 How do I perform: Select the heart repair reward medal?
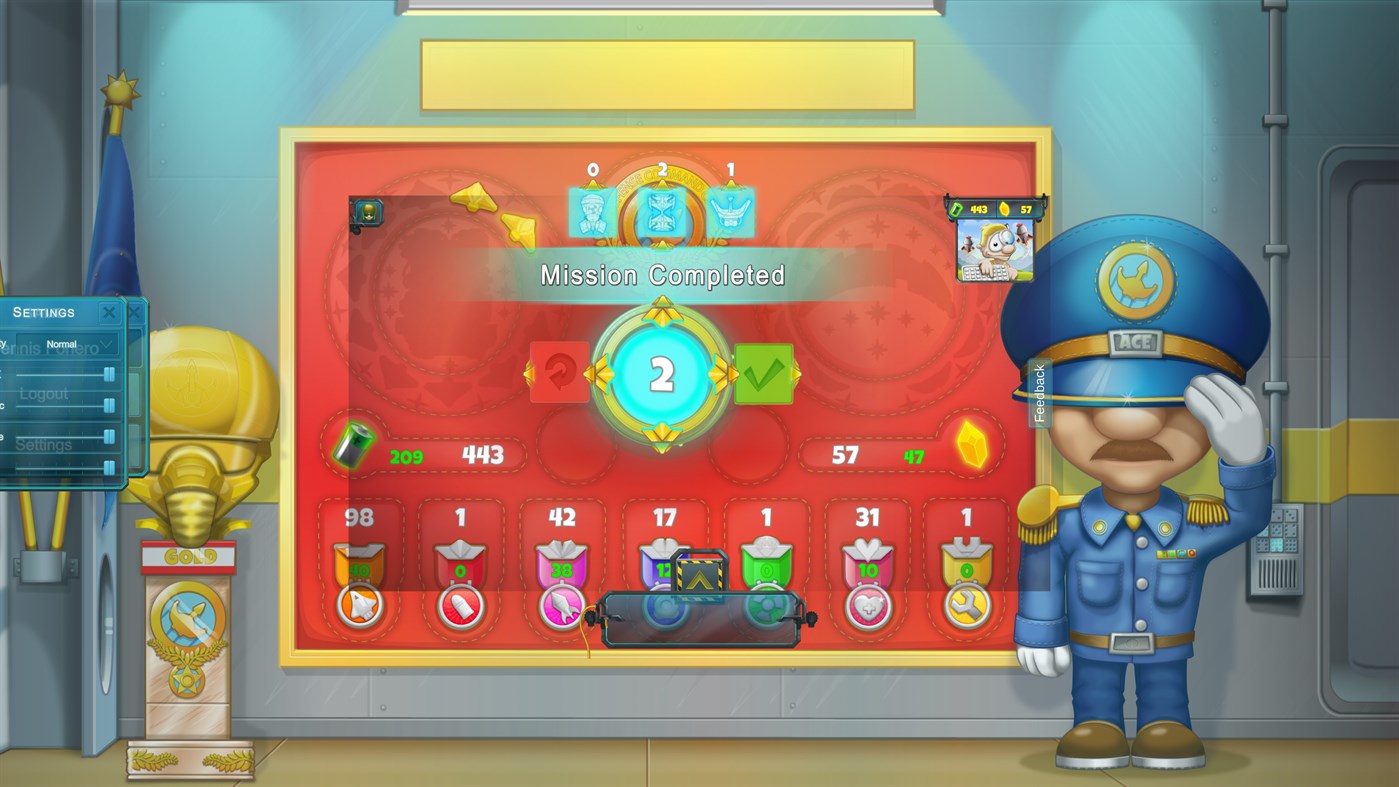tap(866, 607)
